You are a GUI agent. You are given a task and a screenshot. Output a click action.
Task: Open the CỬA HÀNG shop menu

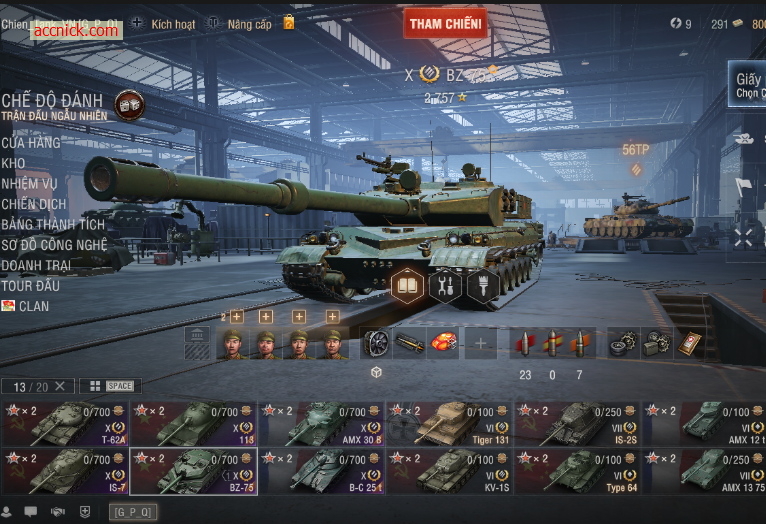coord(31,143)
